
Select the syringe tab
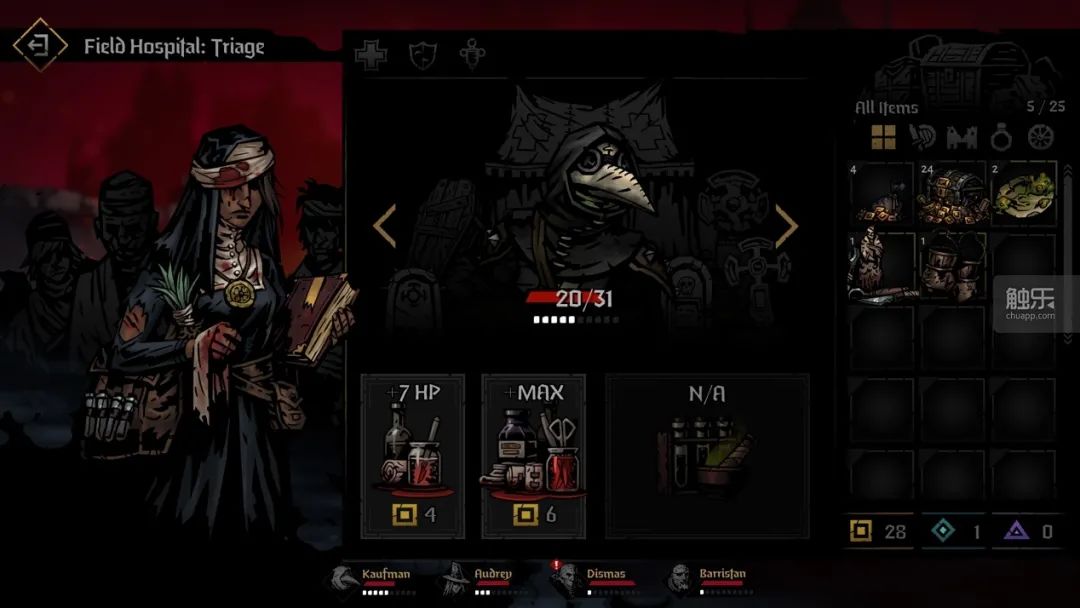pyautogui.click(x=472, y=56)
